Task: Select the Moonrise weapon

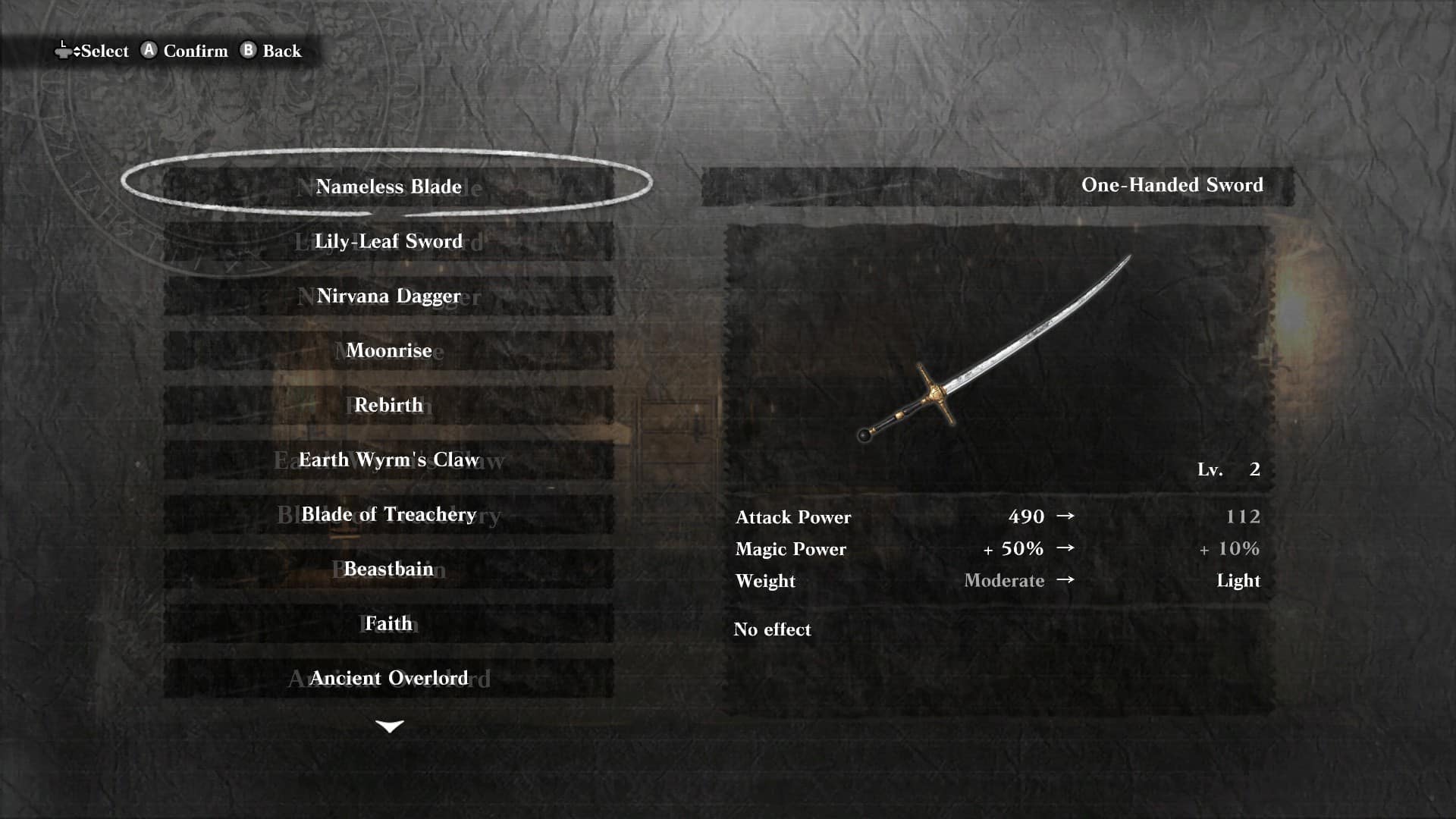Action: coord(388,350)
